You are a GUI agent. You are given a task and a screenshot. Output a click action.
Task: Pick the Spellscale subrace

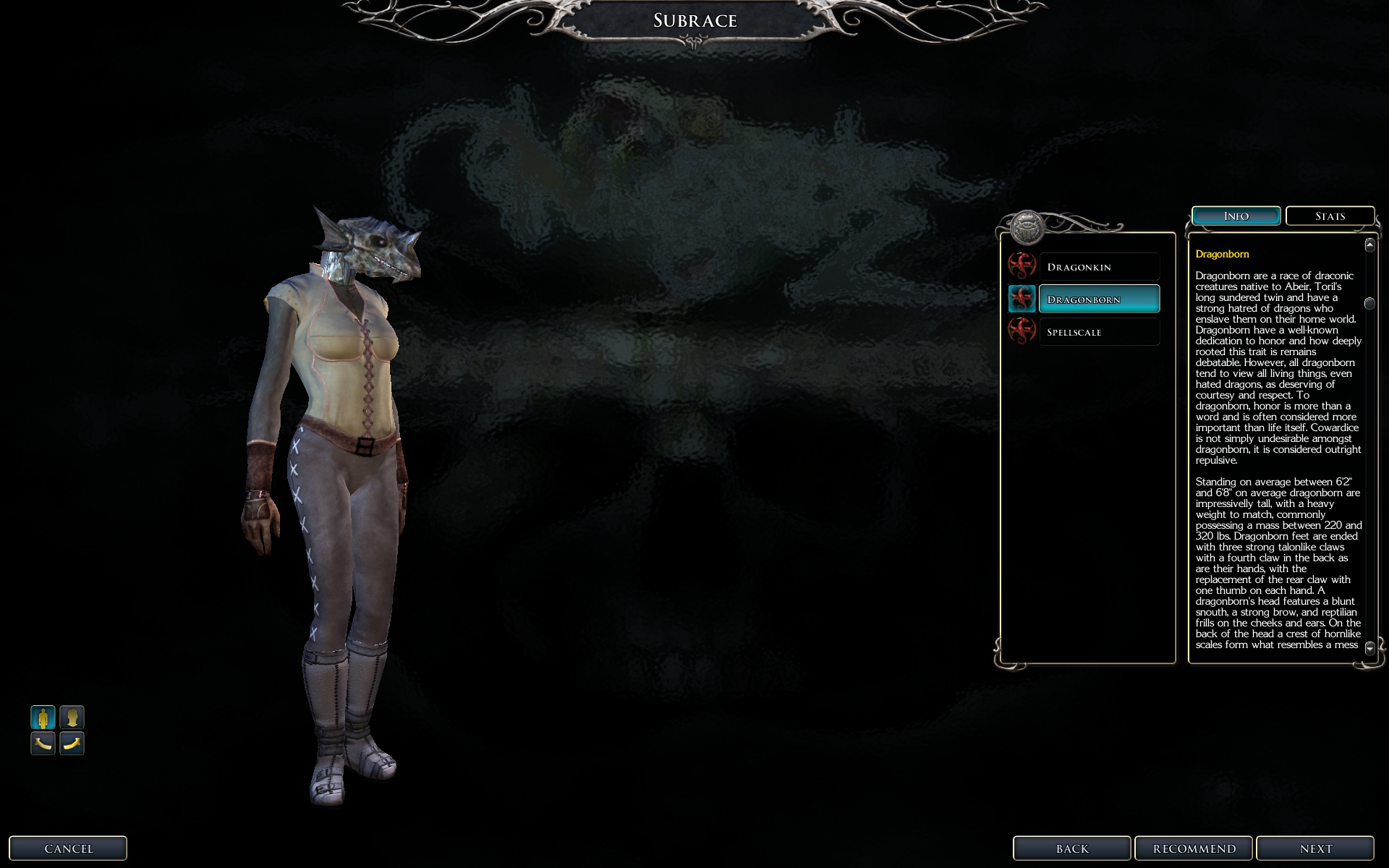(x=1098, y=332)
